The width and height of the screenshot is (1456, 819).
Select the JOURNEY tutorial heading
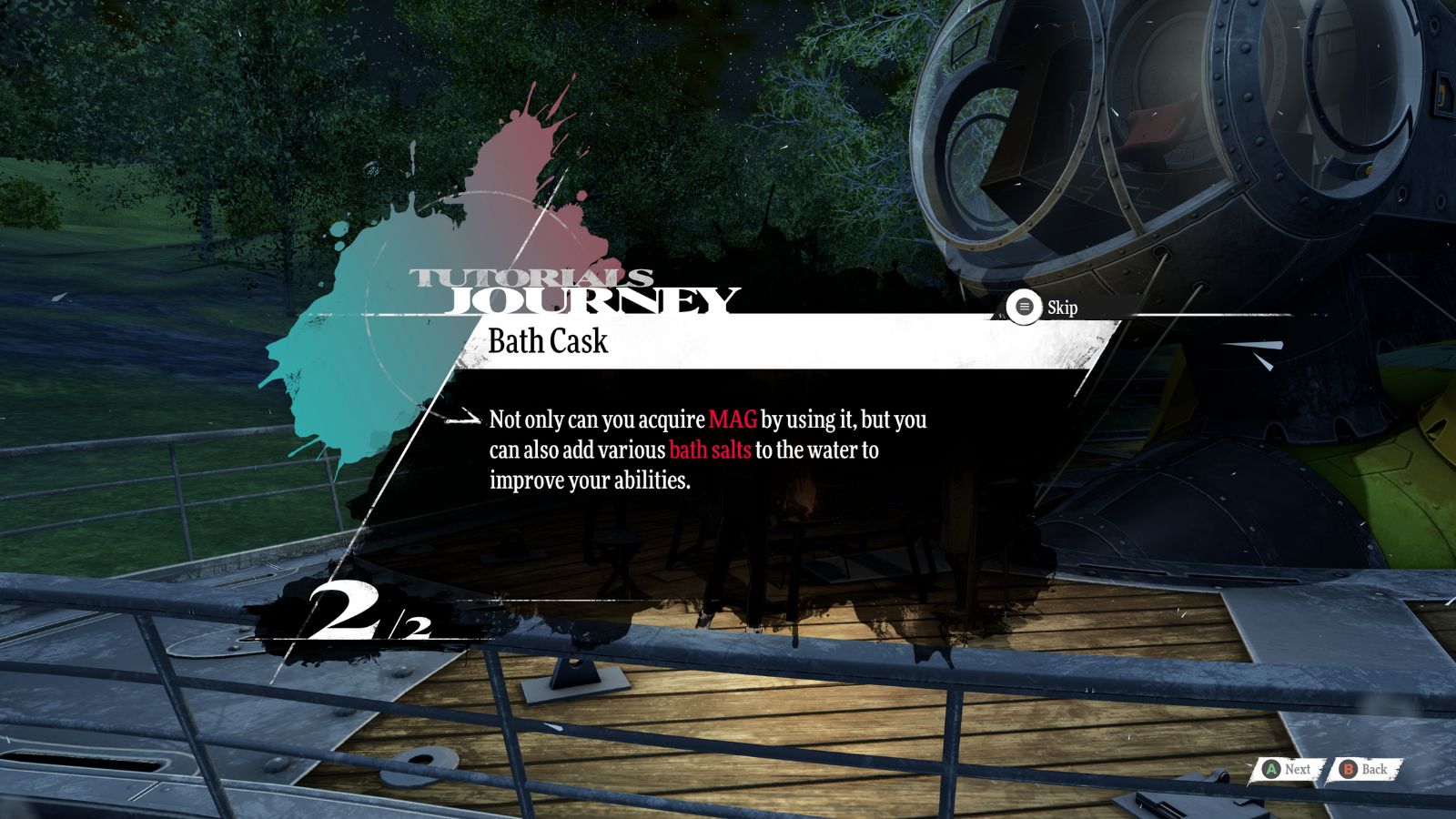coord(591,300)
